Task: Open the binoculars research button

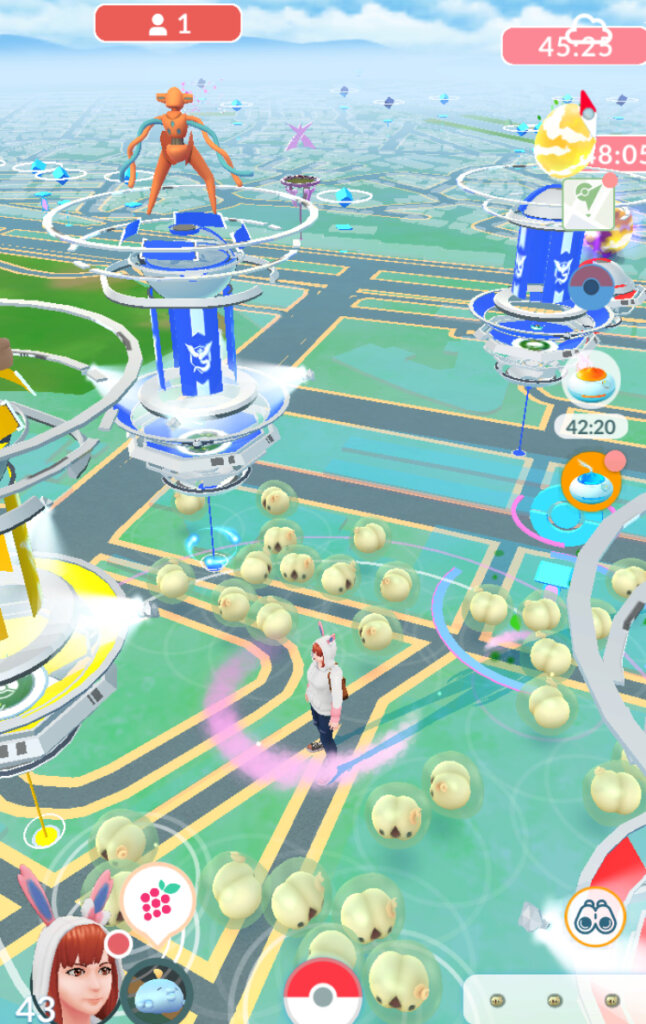Action: pyautogui.click(x=595, y=915)
